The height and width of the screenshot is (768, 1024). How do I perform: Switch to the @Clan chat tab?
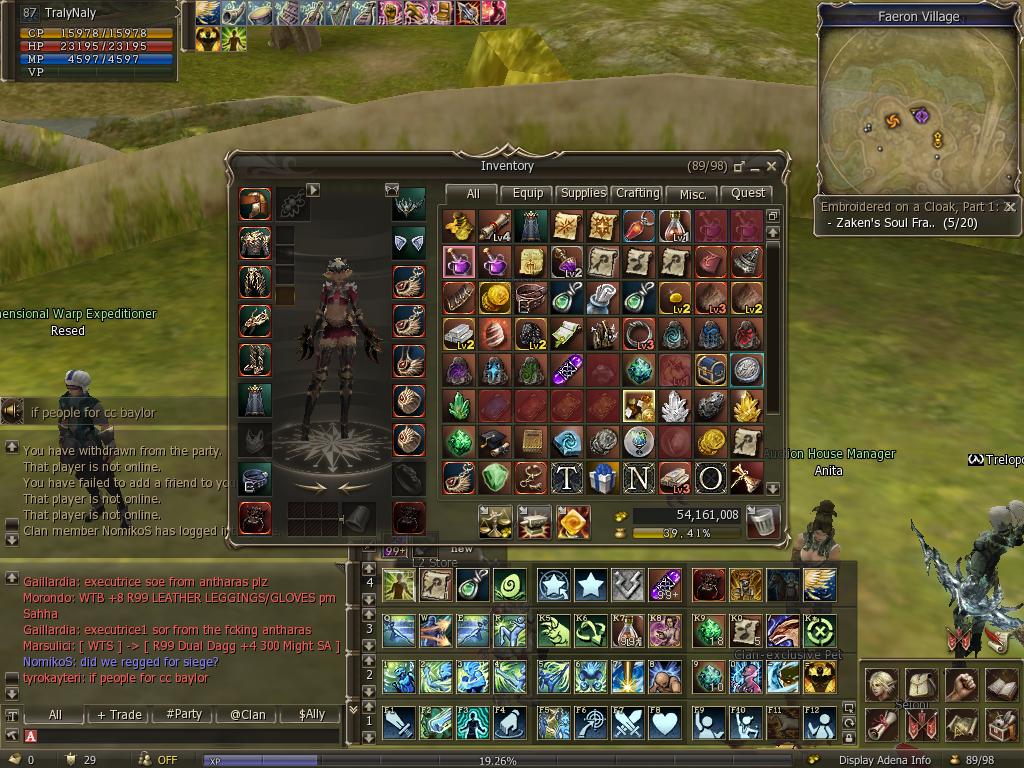pos(247,714)
